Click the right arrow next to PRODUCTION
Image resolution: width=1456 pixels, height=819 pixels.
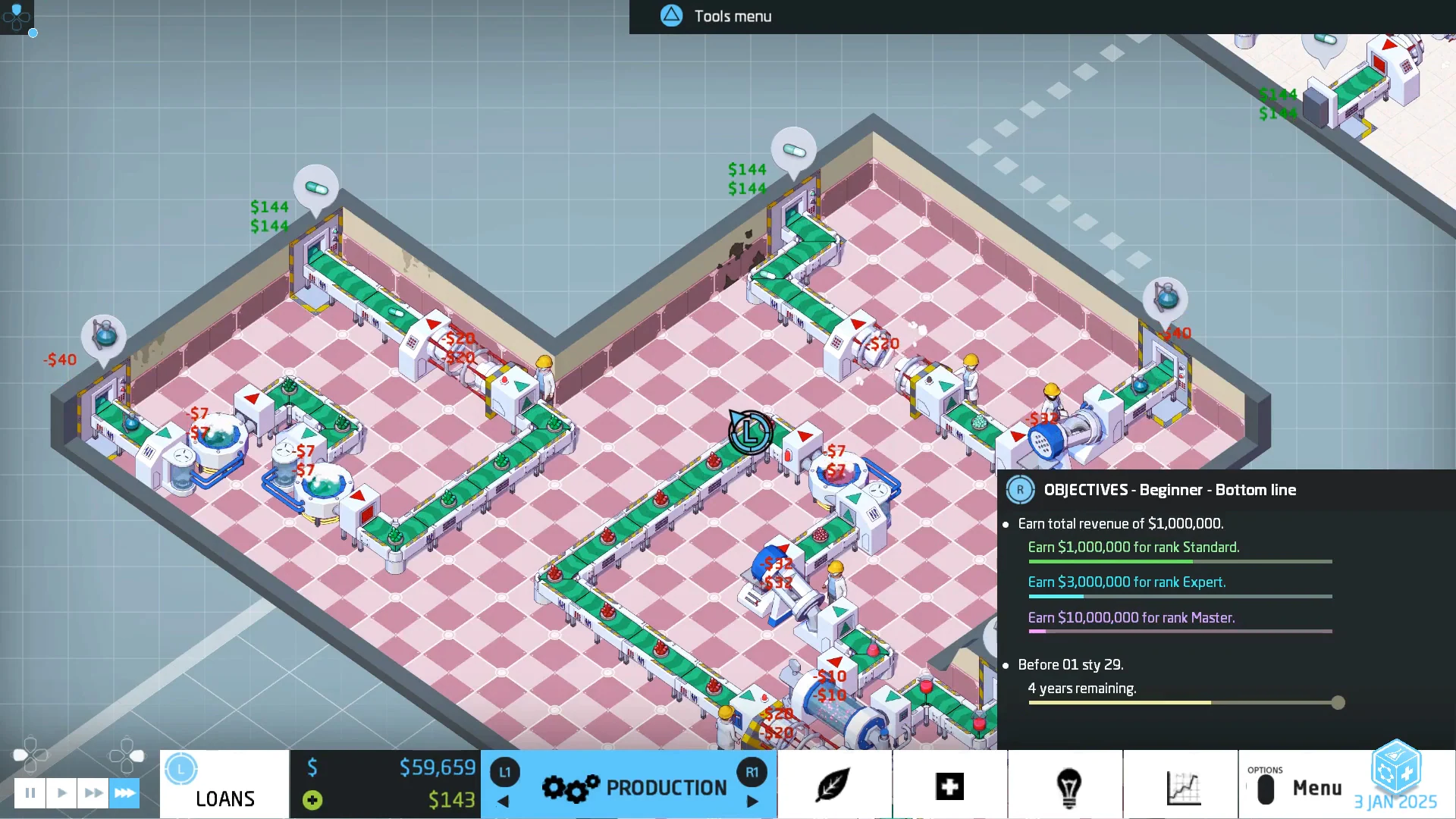(752, 802)
